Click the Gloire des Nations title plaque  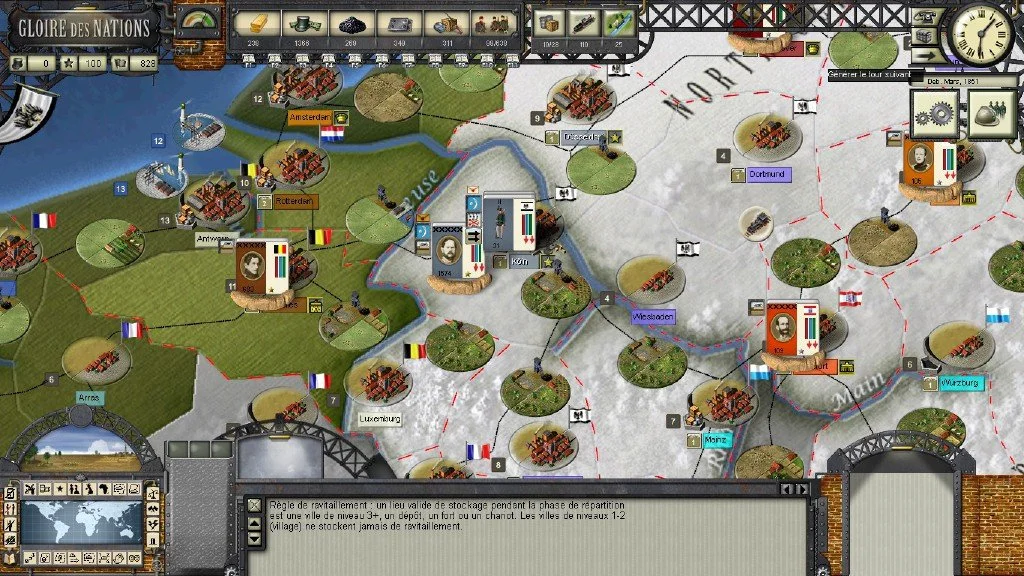point(84,27)
